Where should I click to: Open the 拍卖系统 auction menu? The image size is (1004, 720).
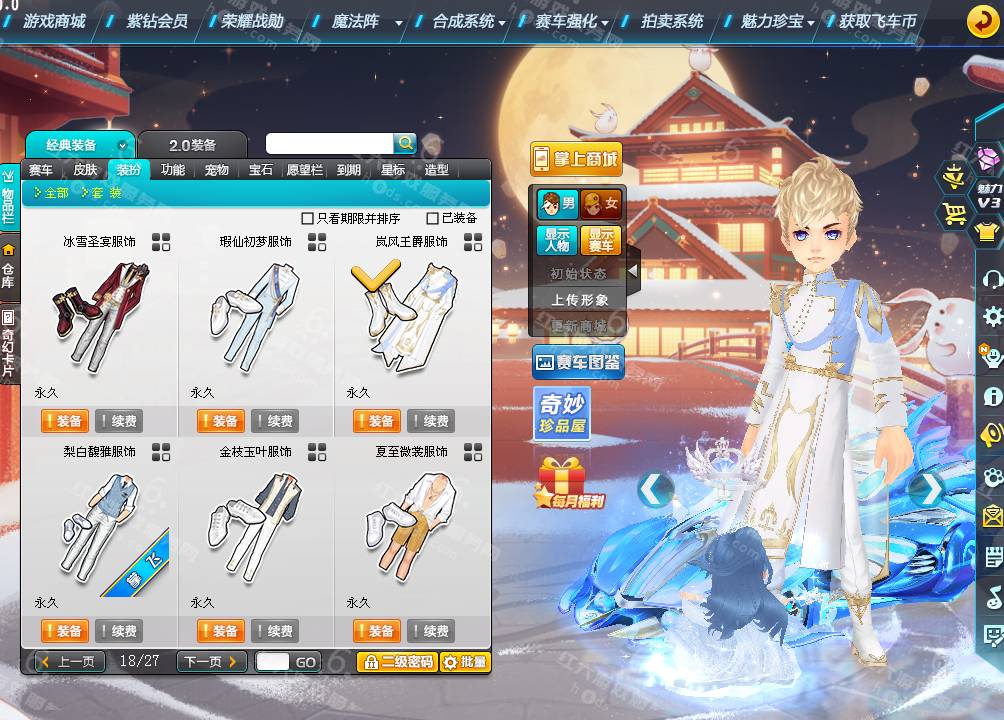click(x=671, y=20)
